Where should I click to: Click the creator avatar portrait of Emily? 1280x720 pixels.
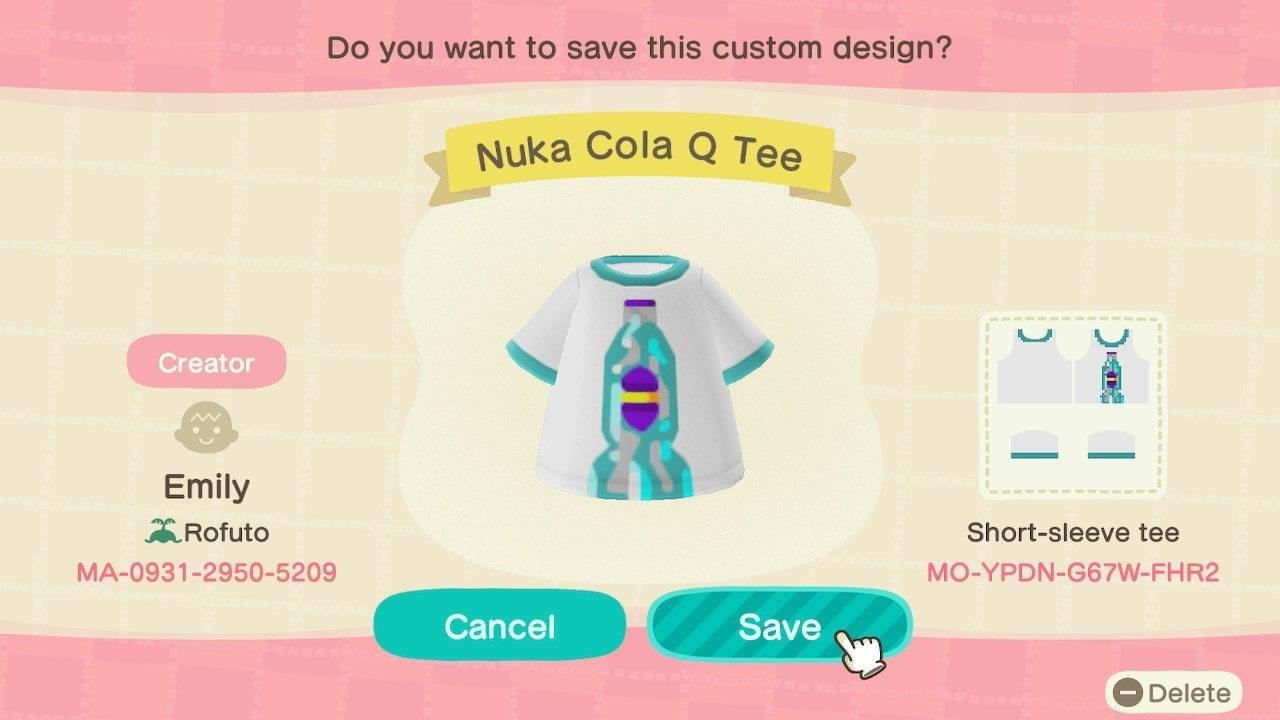pyautogui.click(x=205, y=425)
